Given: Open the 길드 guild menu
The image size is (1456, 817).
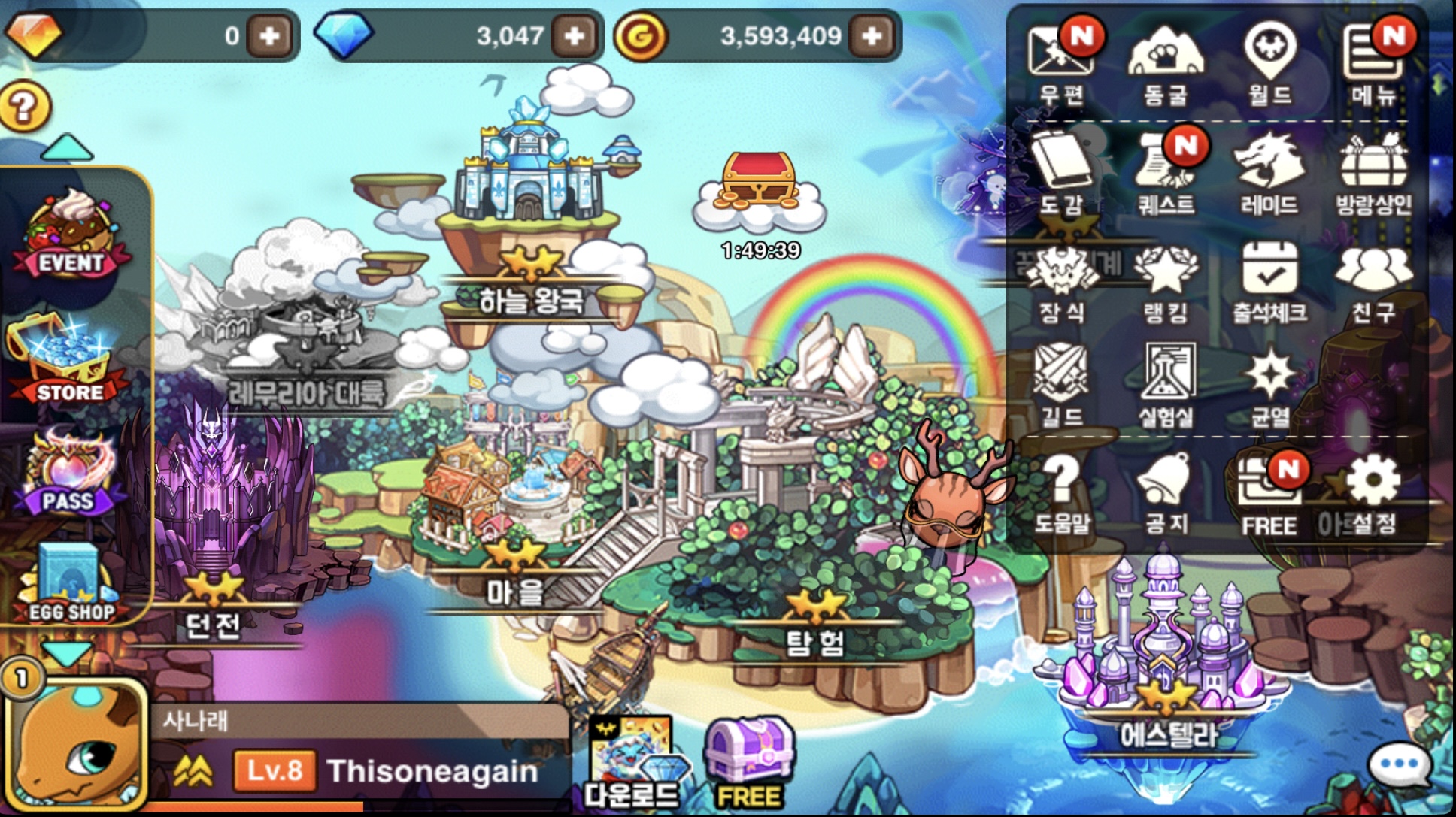Looking at the screenshot, I should (x=1061, y=382).
